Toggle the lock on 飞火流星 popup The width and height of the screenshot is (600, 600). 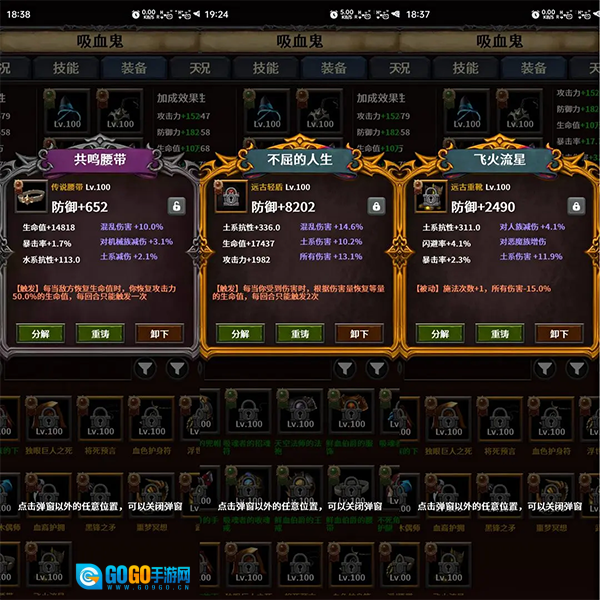(x=576, y=206)
